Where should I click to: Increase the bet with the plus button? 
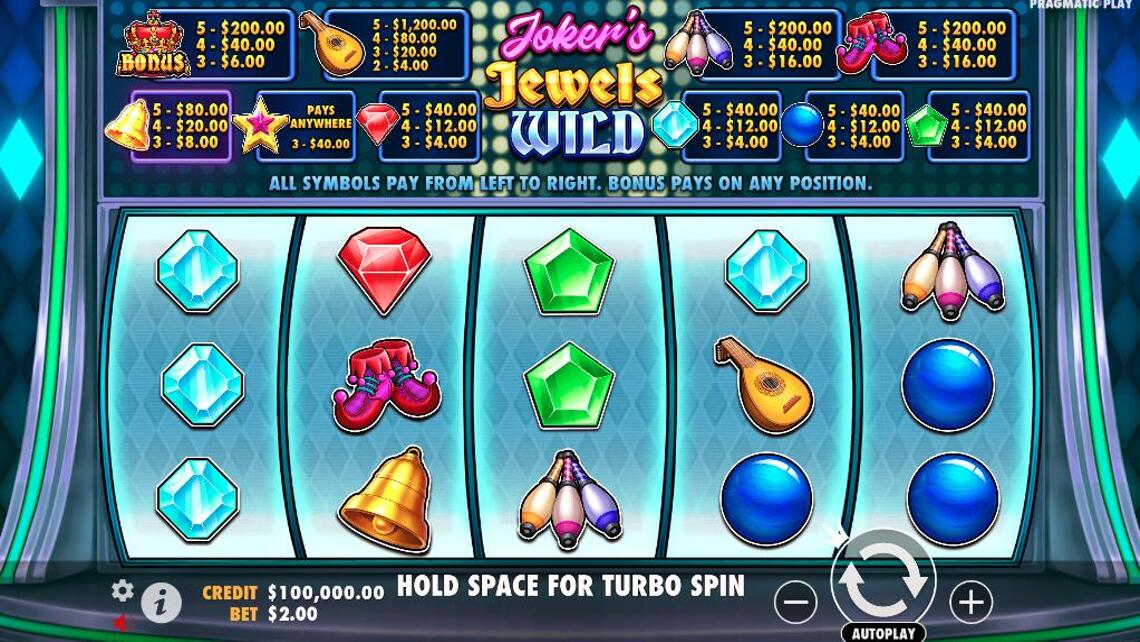(970, 602)
